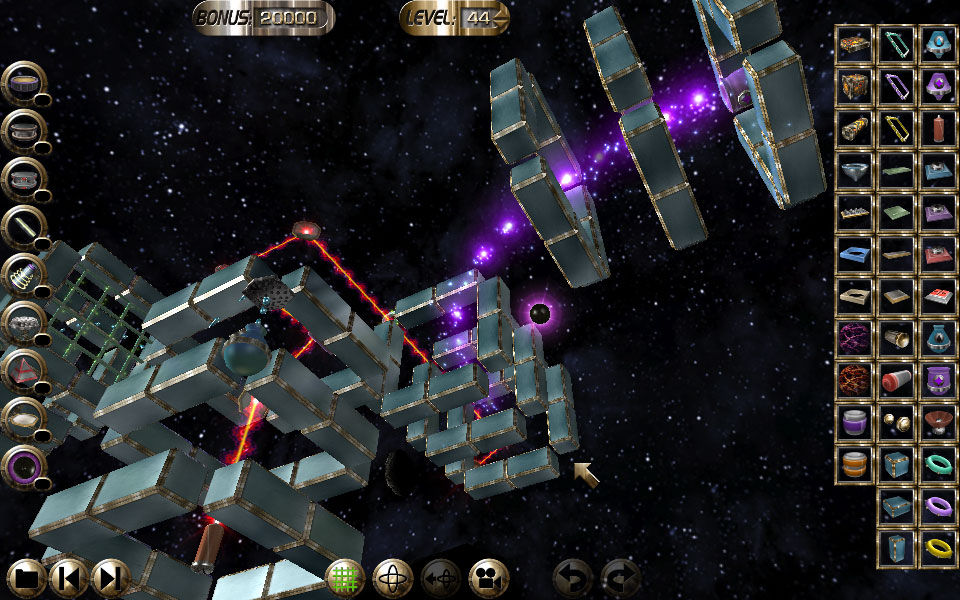This screenshot has width=960, height=600.
Task: Choose the blue hollow square frame piece
Action: coord(854,254)
